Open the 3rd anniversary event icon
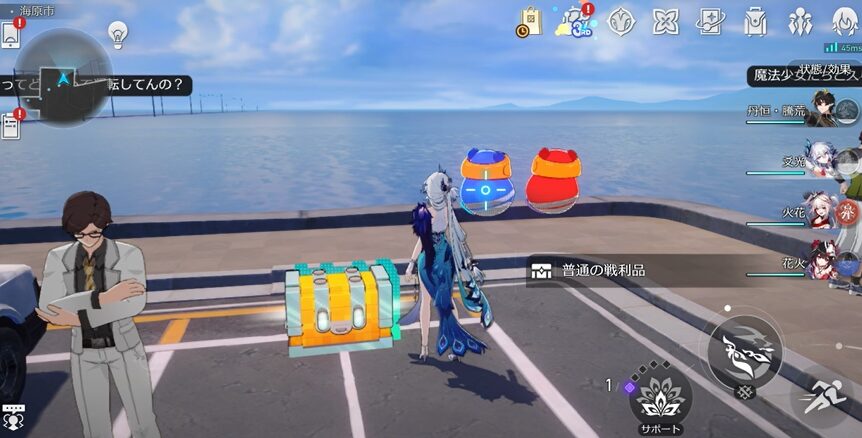 (x=575, y=21)
